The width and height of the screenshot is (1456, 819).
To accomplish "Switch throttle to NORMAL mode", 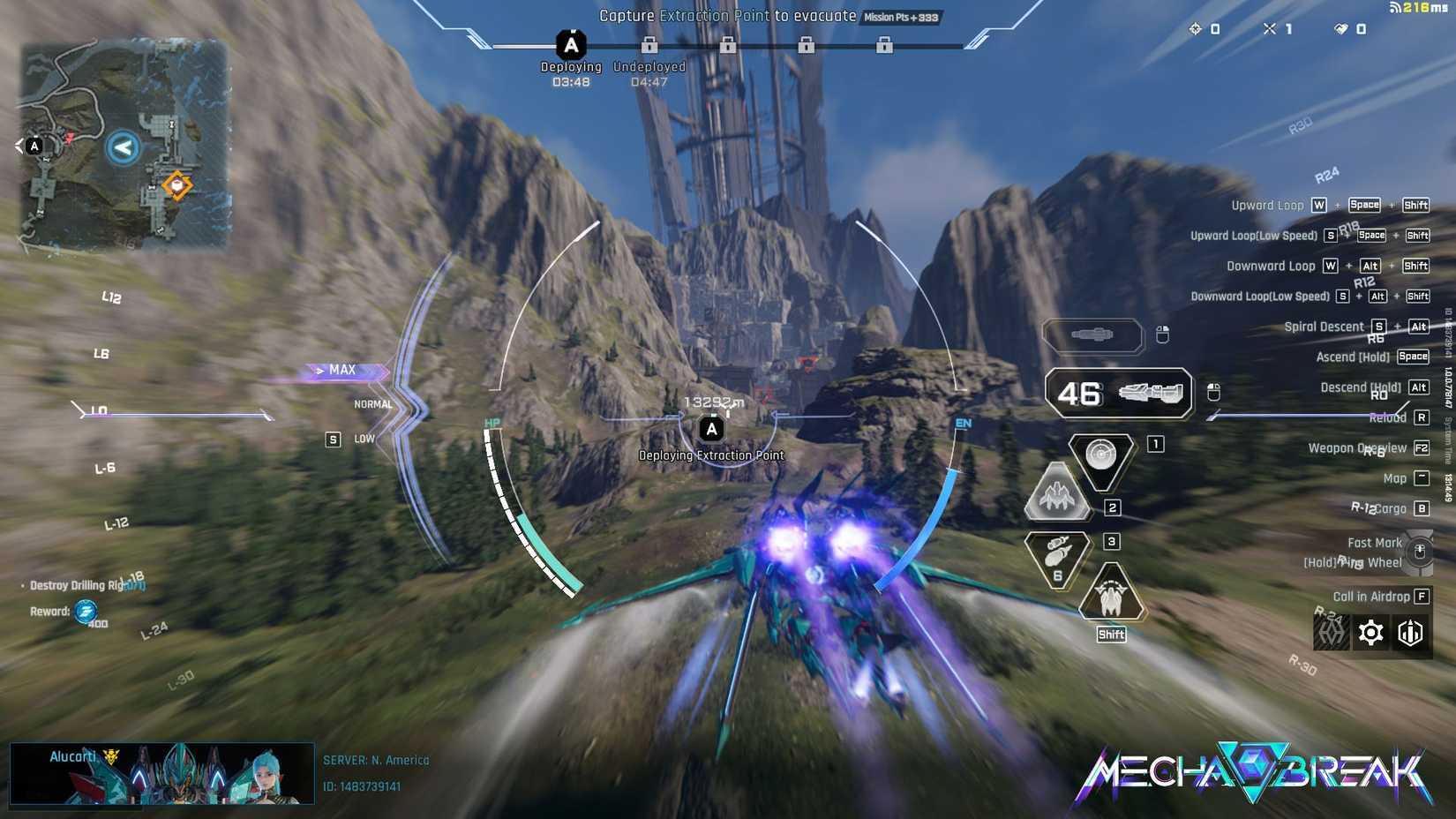I will tap(372, 404).
